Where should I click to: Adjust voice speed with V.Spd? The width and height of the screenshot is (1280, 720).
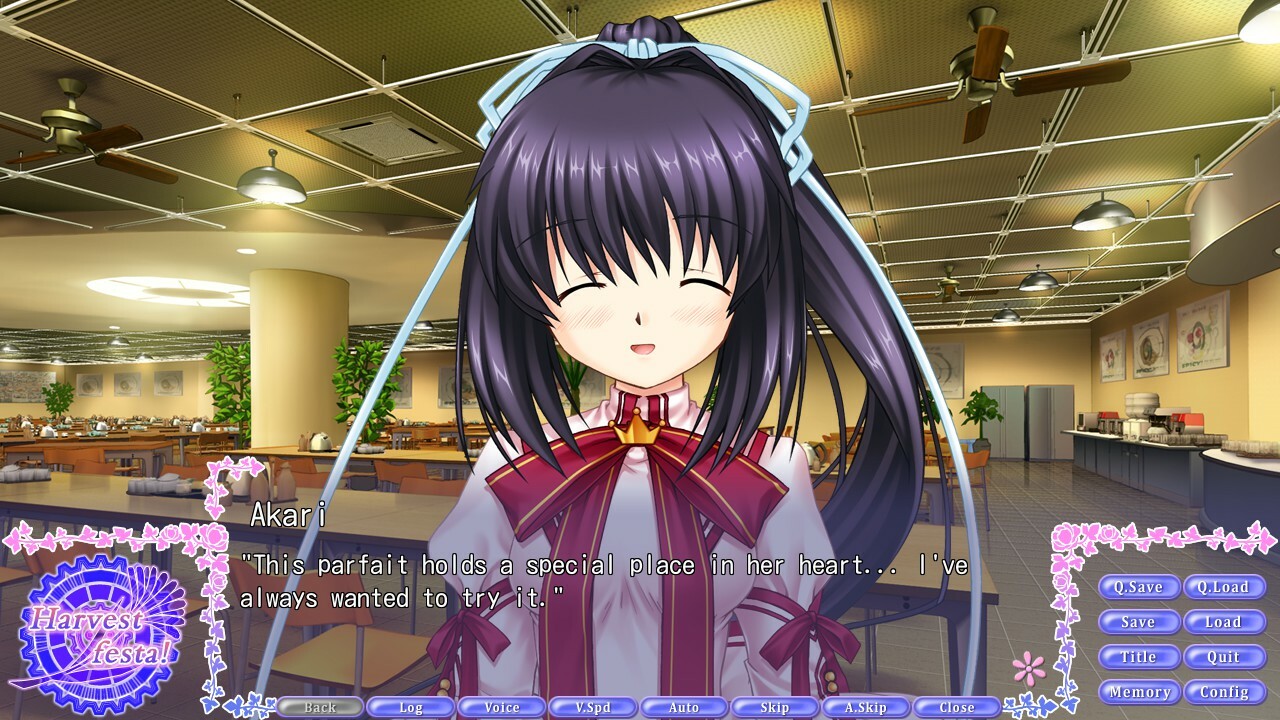[592, 706]
